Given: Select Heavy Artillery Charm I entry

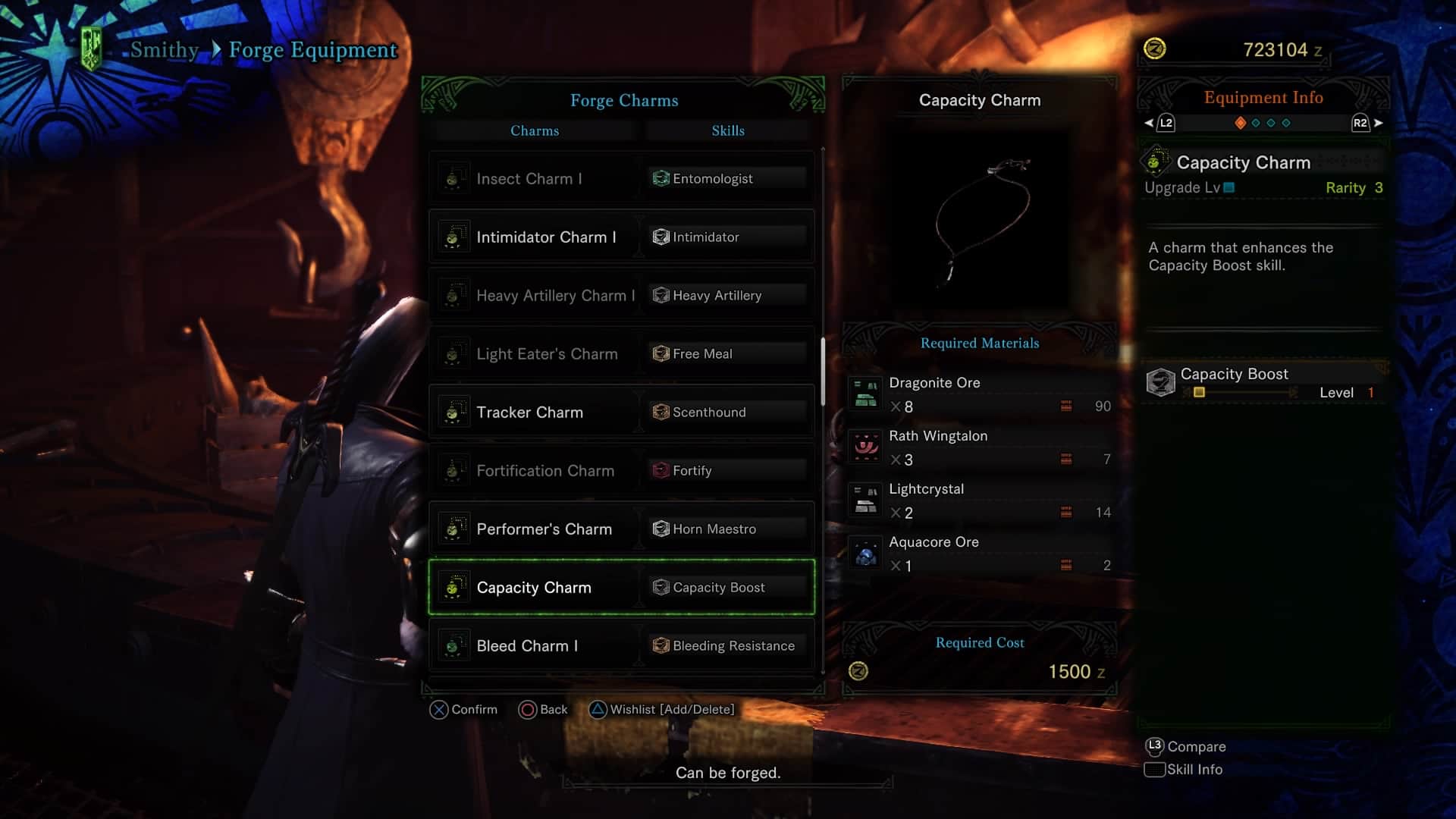Looking at the screenshot, I should 621,296.
